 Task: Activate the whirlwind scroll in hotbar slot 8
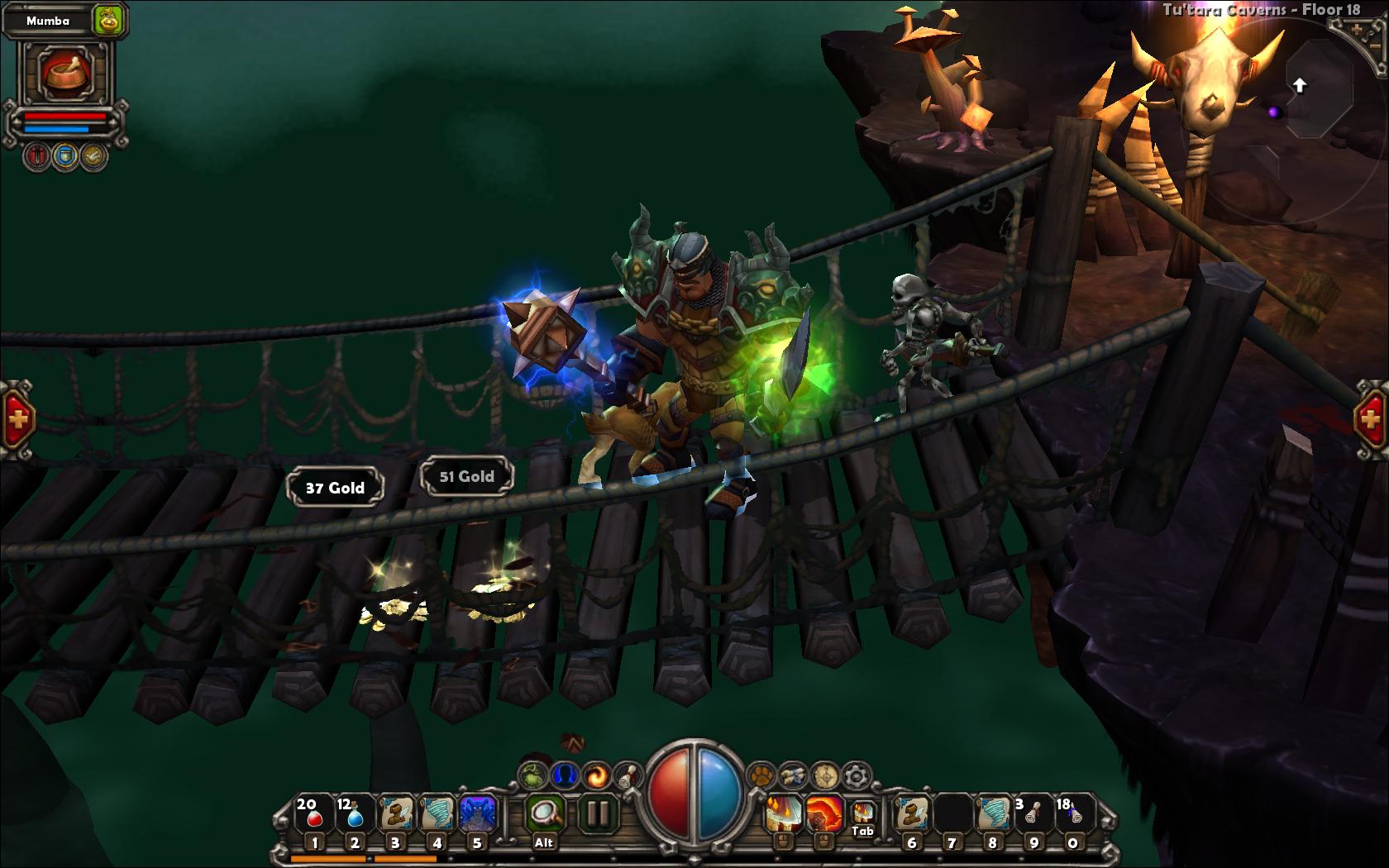click(x=992, y=814)
